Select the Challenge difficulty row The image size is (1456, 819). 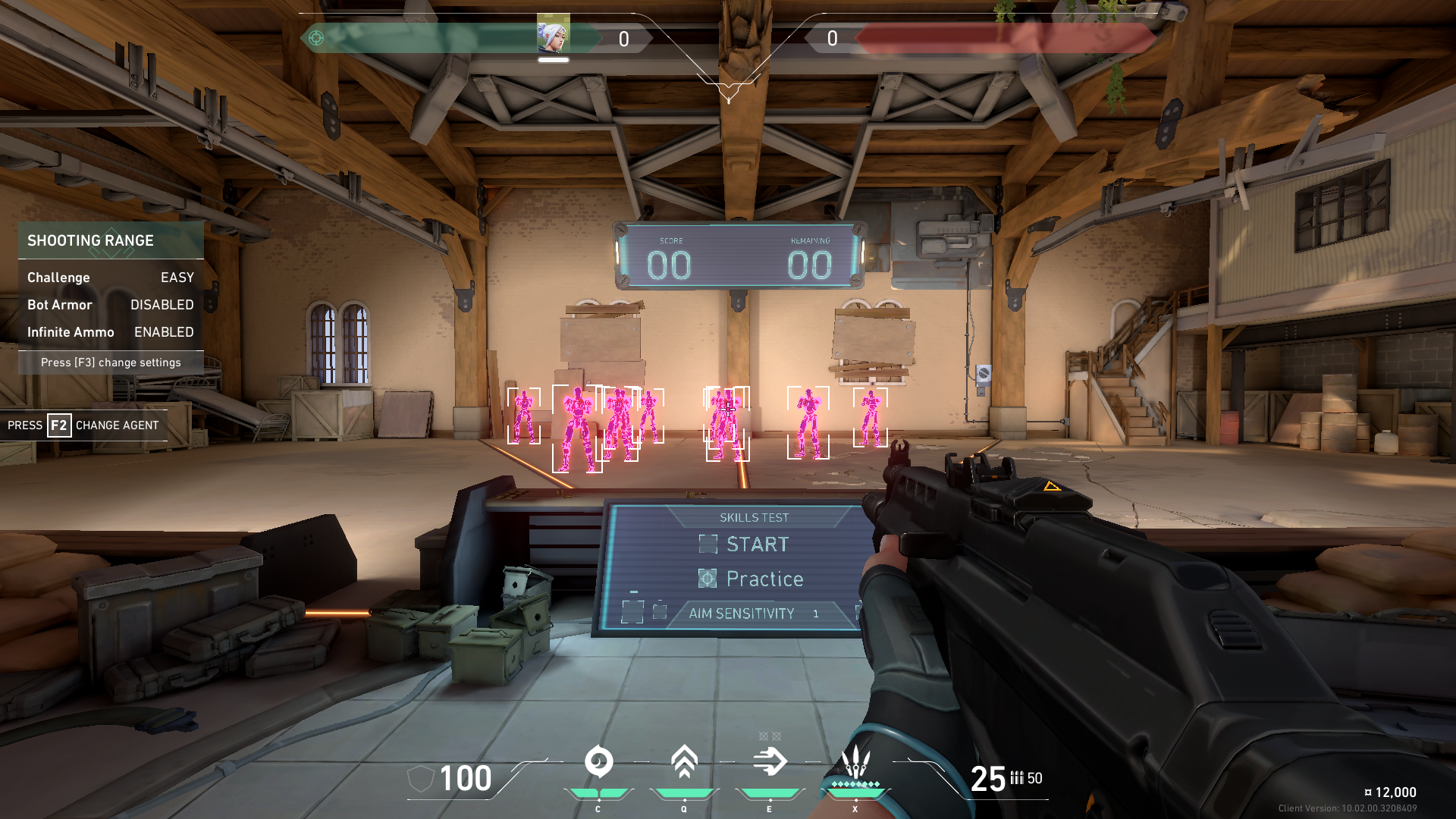coord(111,278)
